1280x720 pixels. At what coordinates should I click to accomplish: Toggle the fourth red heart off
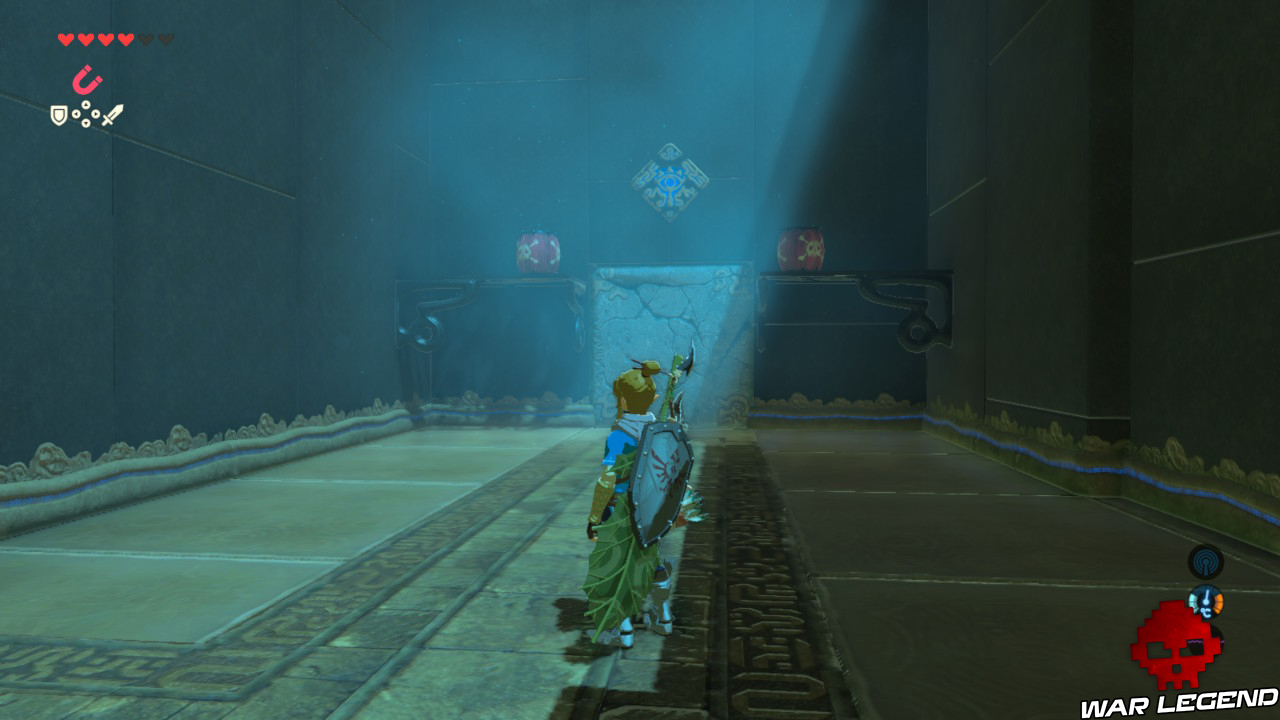point(125,37)
